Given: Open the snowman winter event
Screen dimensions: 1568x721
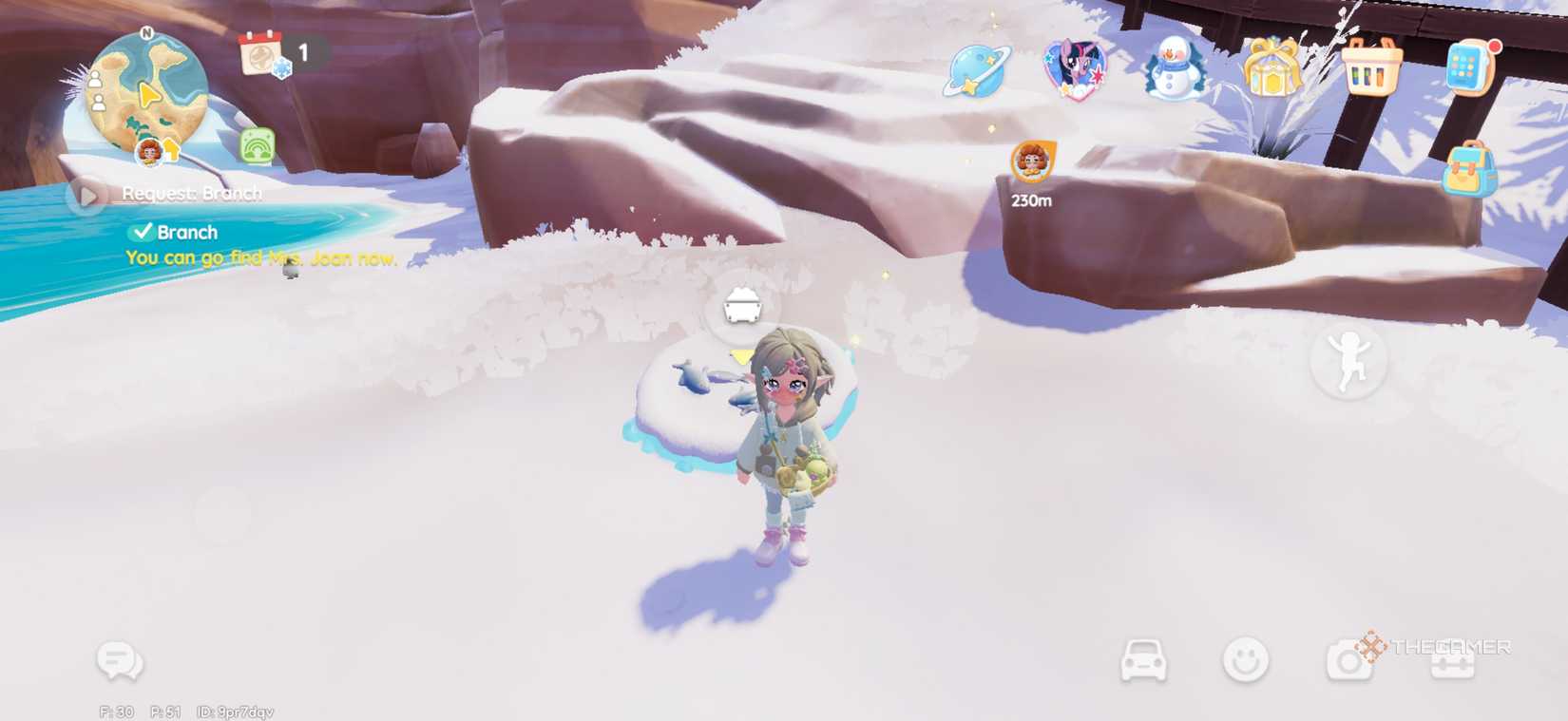Looking at the screenshot, I should pos(1171,71).
